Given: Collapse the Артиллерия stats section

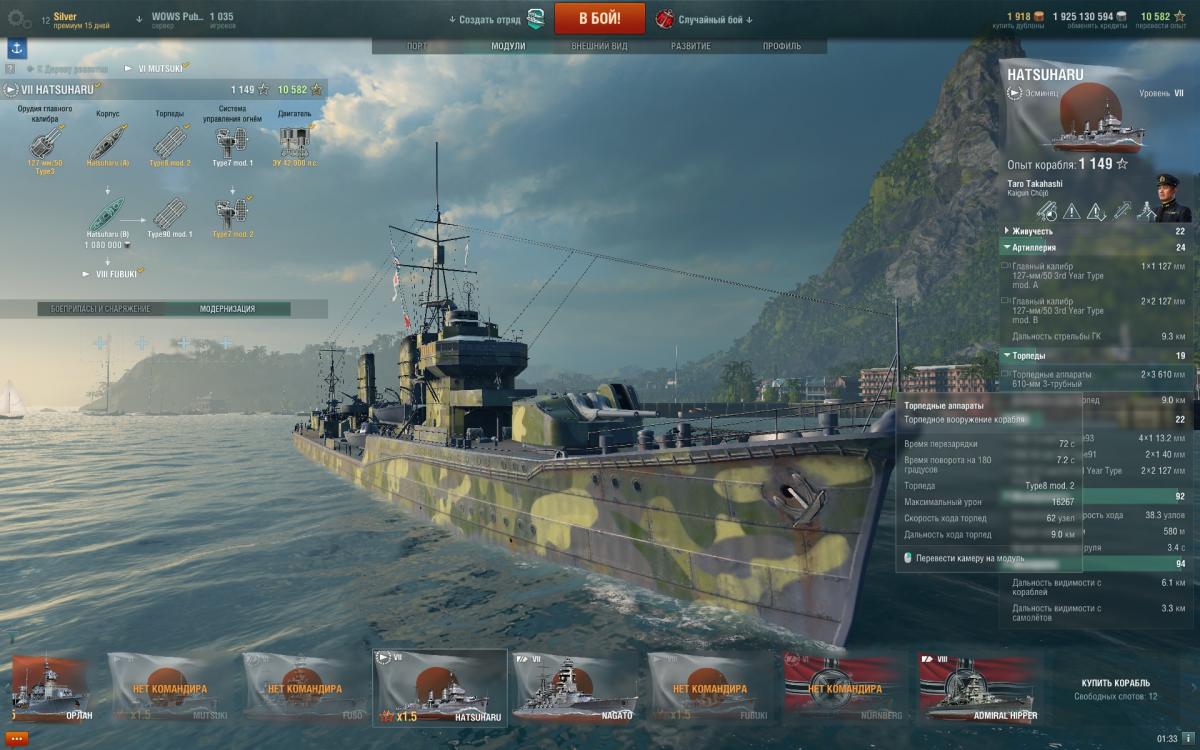Looking at the screenshot, I should tap(1005, 247).
